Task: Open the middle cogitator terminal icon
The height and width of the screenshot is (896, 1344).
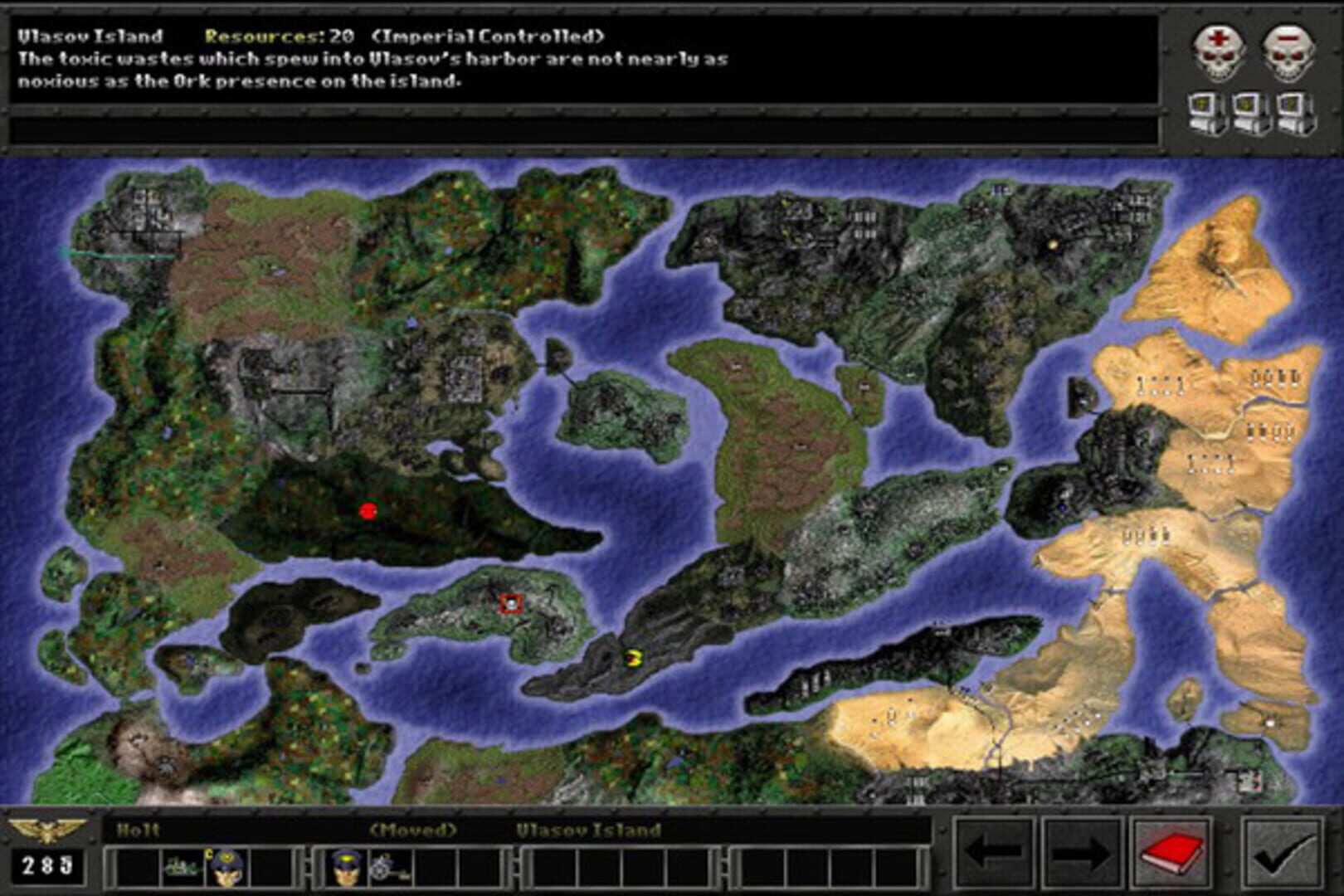Action: click(x=1249, y=112)
